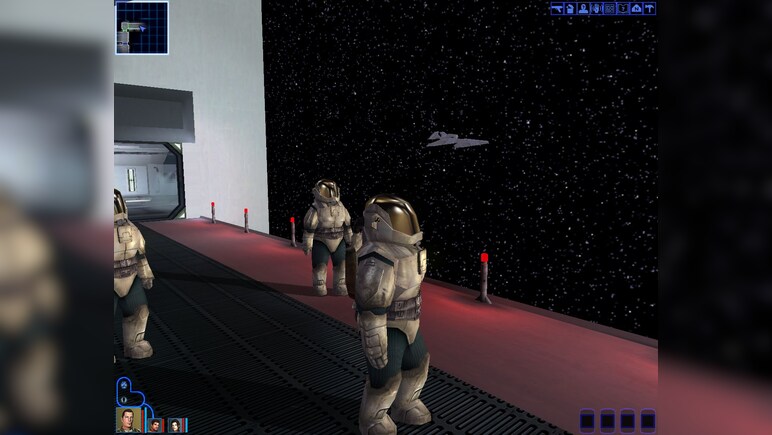Open the Abilities screen (hand icon)
This screenshot has width=772, height=435.
coord(596,9)
